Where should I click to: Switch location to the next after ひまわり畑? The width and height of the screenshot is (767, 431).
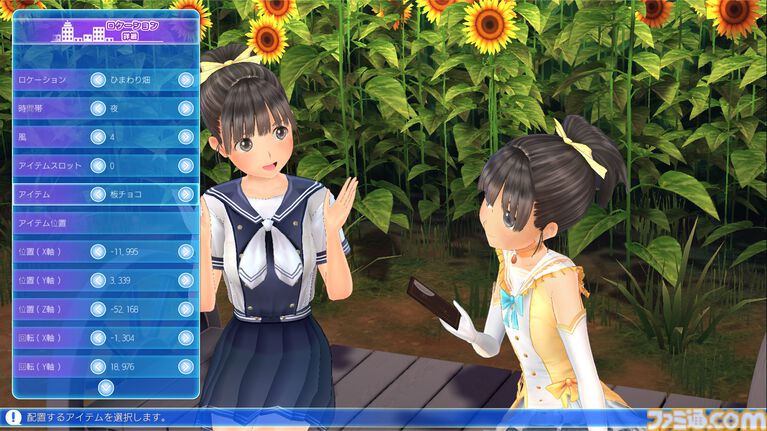186,79
